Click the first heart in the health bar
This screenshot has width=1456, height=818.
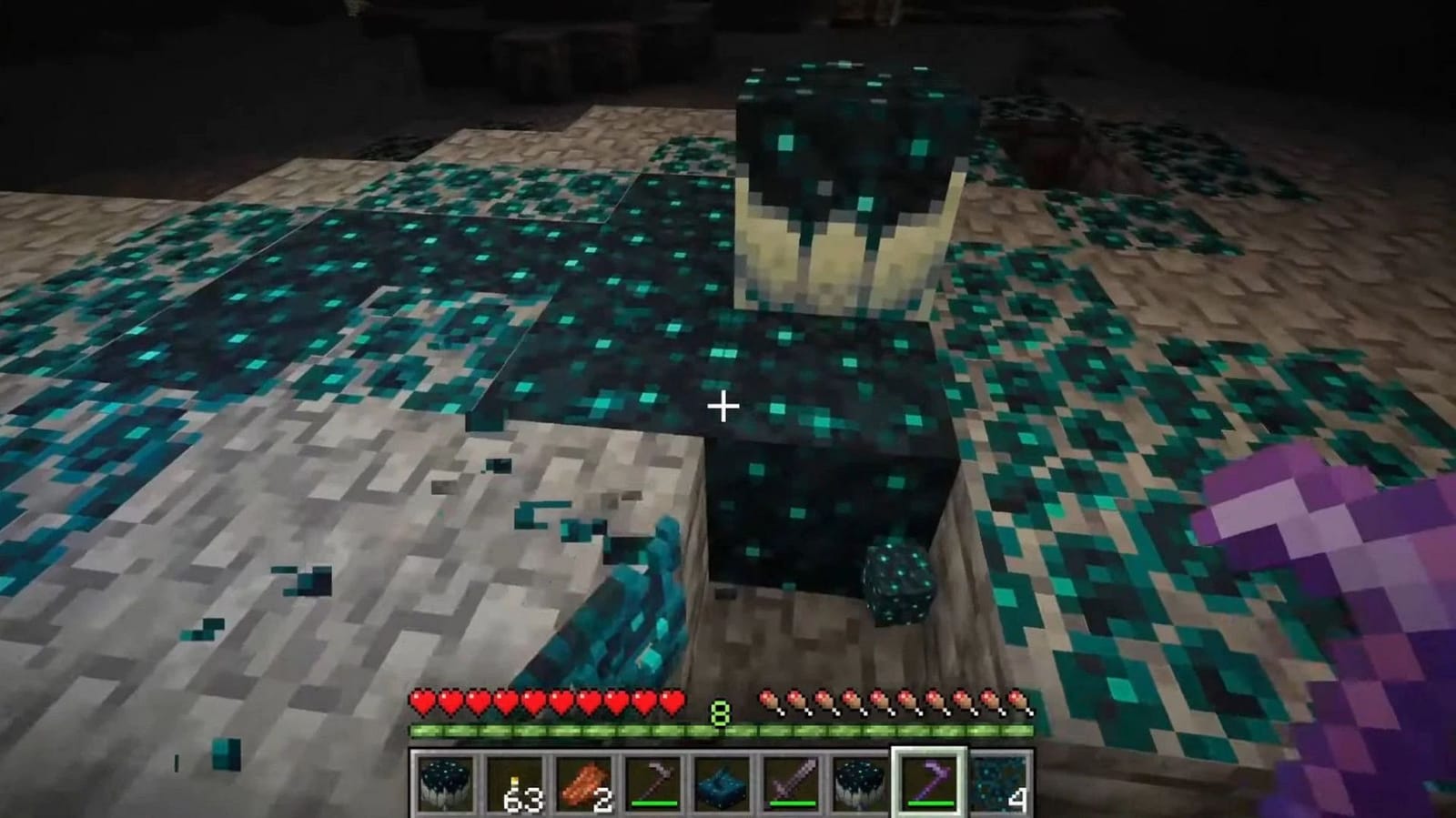click(x=421, y=702)
